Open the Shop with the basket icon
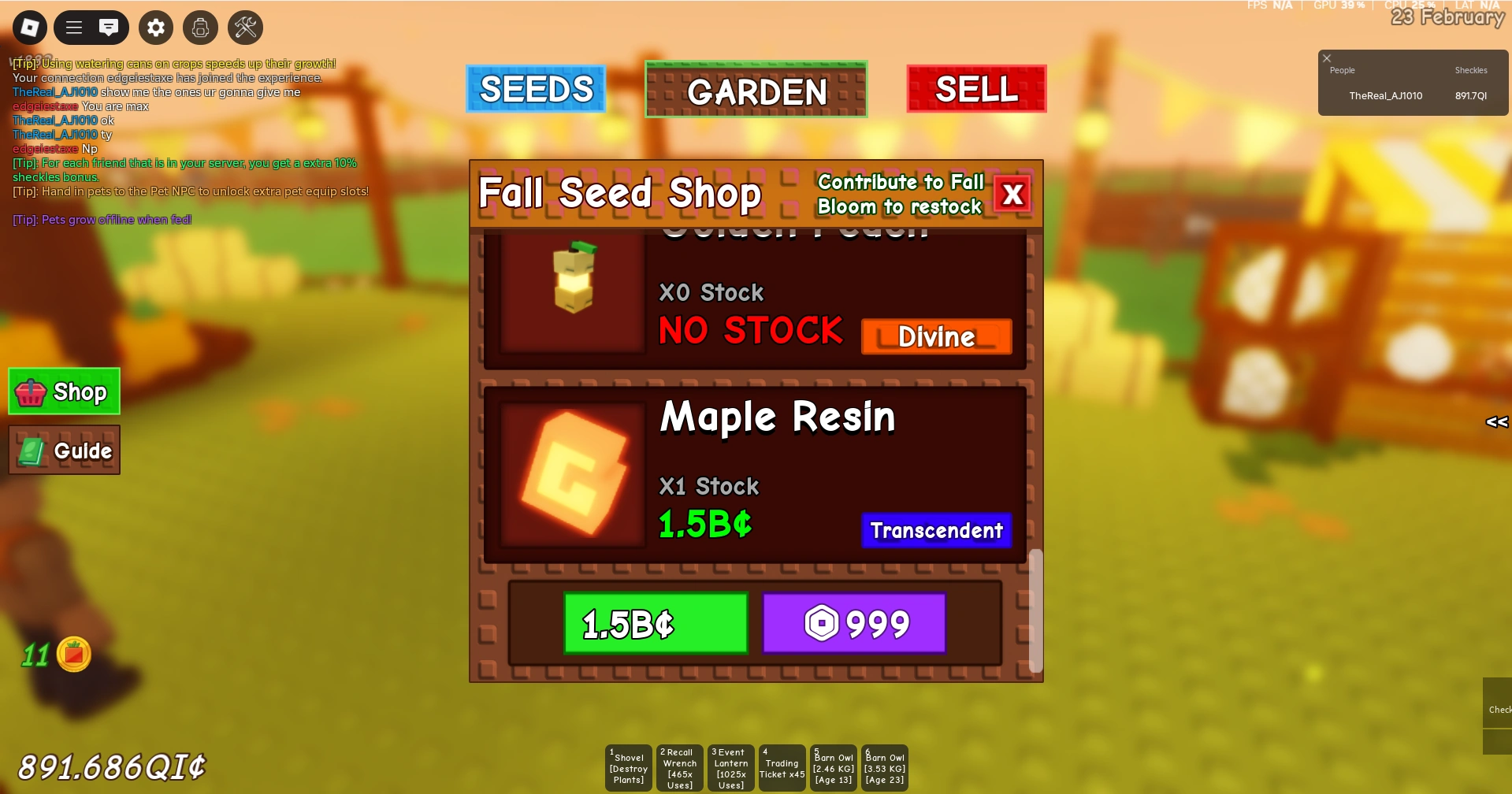 63,391
